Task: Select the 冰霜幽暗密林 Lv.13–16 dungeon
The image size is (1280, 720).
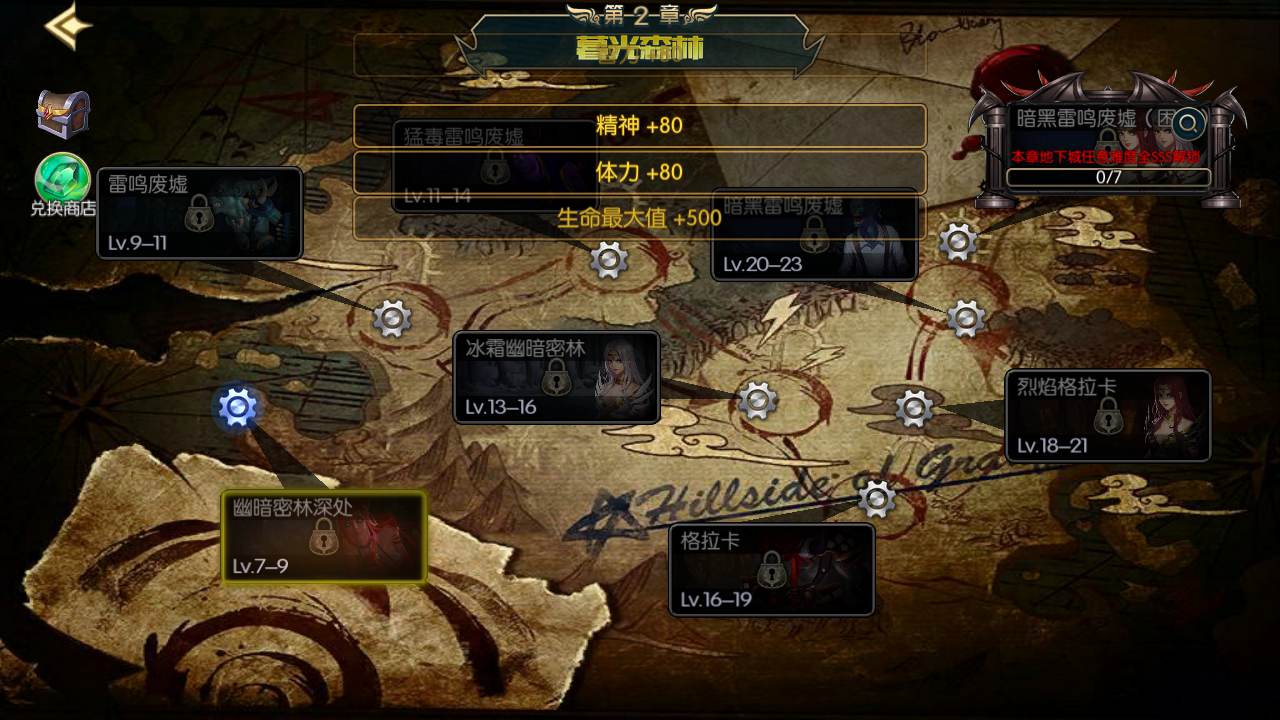Action: point(557,377)
